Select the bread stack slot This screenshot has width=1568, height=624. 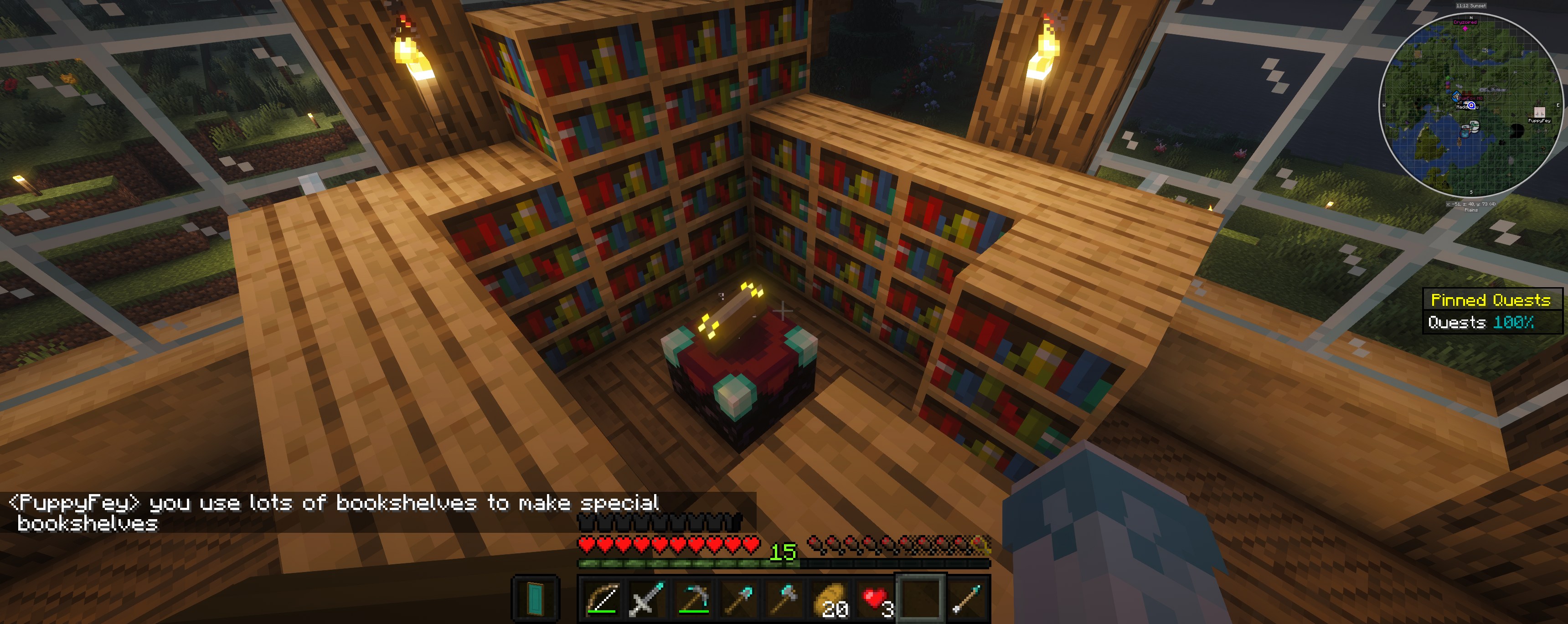830,598
